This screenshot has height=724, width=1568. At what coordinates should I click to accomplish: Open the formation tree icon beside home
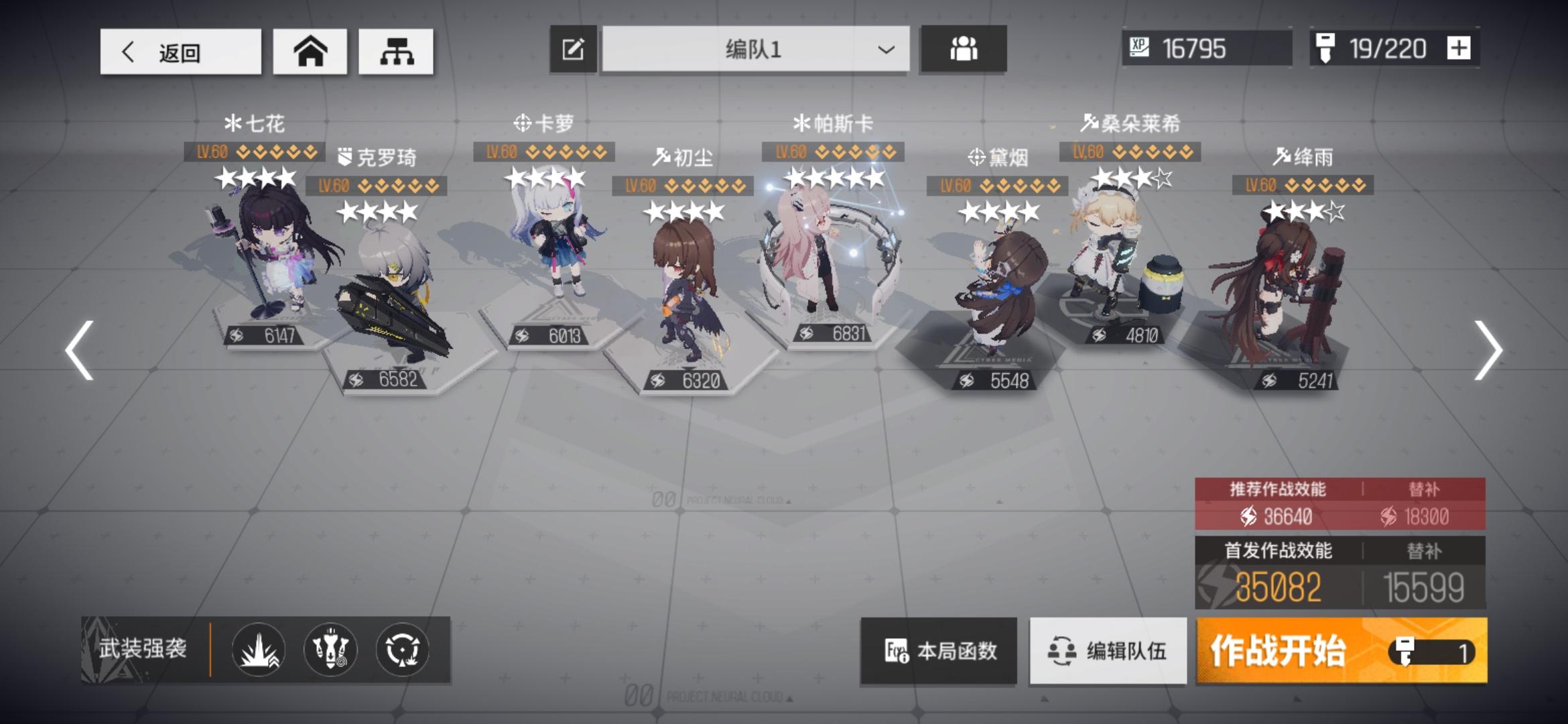(396, 50)
